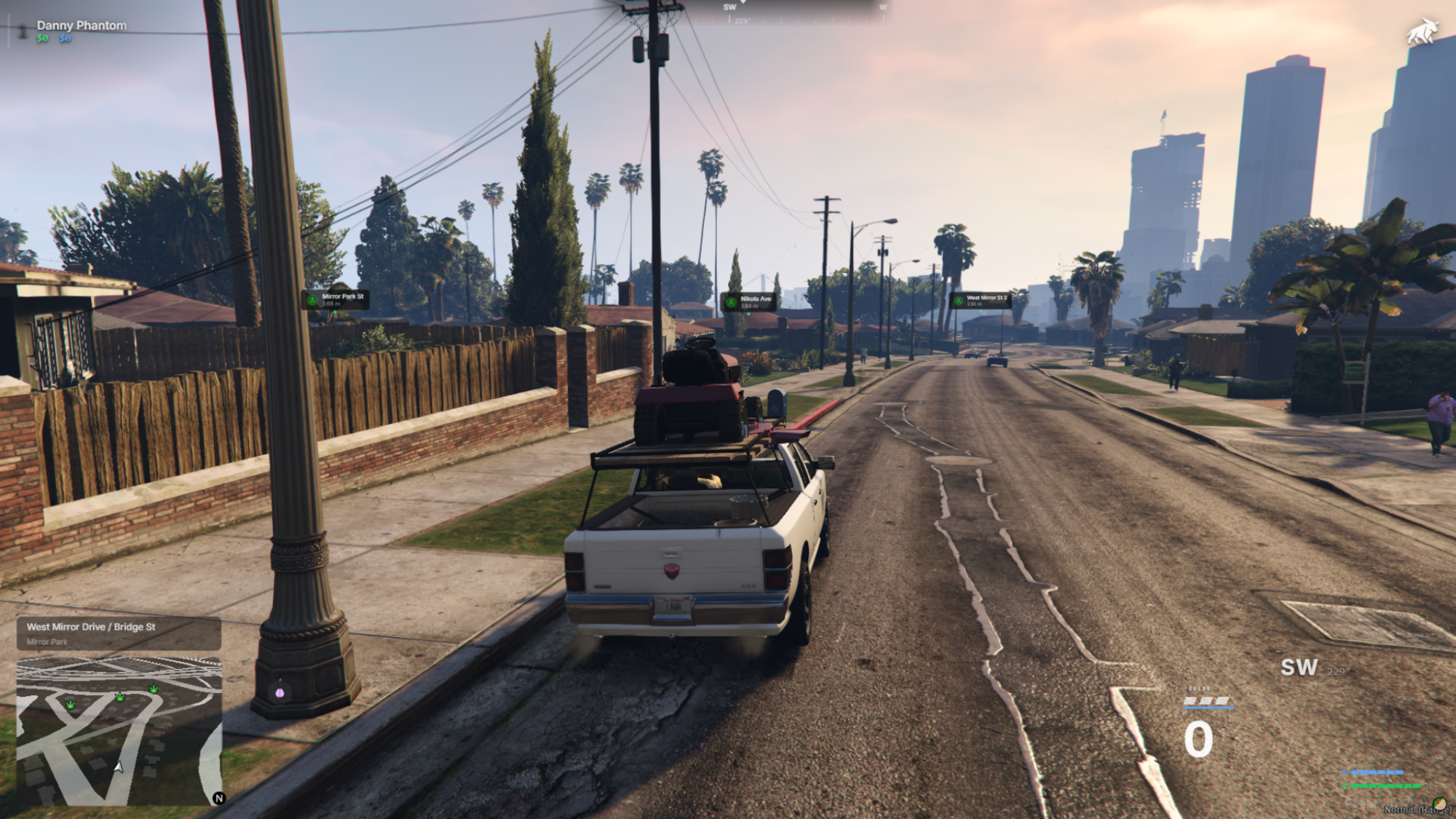
Task: Click the North indicator on the minimap
Action: click(218, 798)
